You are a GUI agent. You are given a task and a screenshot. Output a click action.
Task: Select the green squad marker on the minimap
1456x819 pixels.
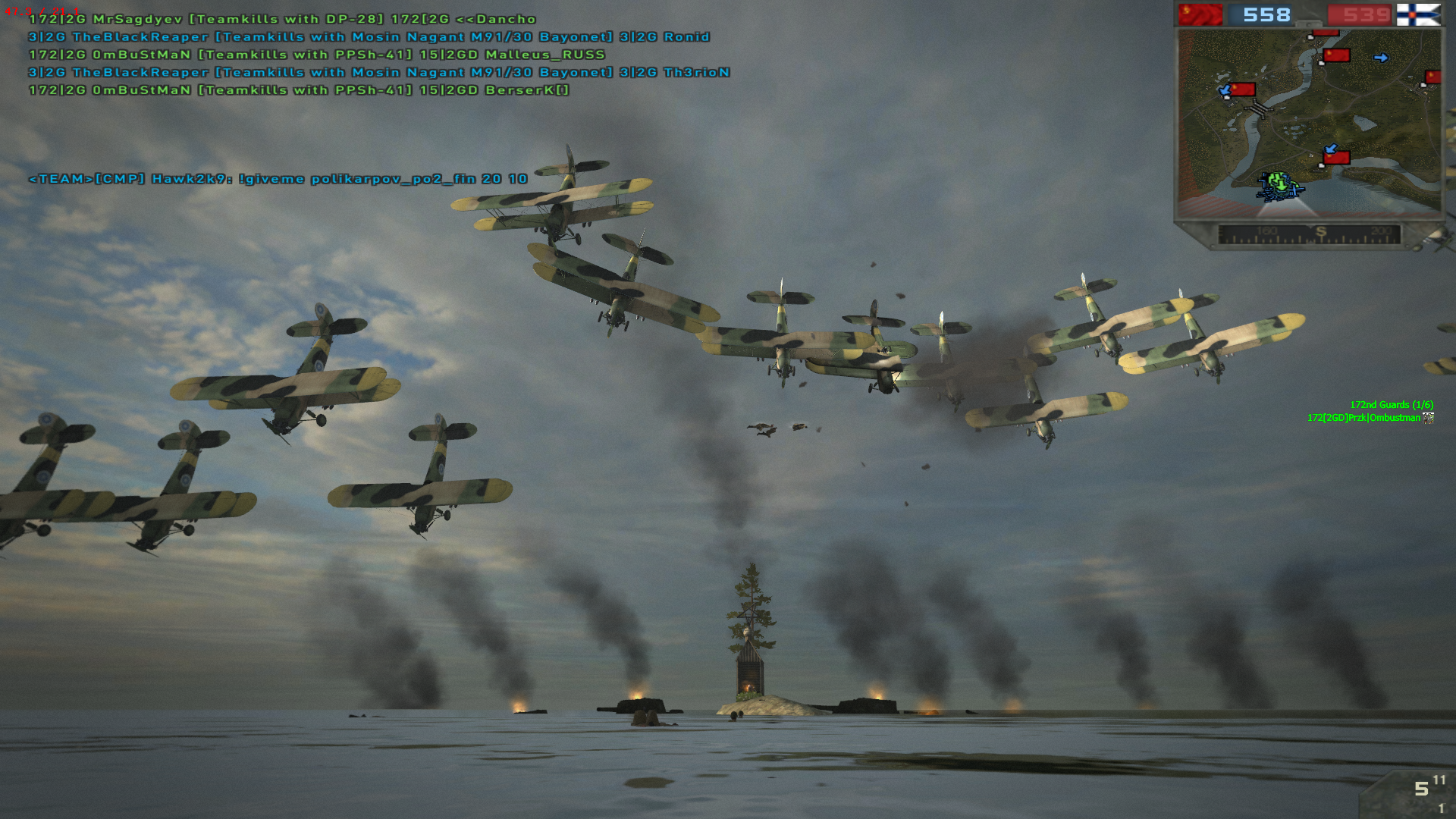coord(1279,184)
